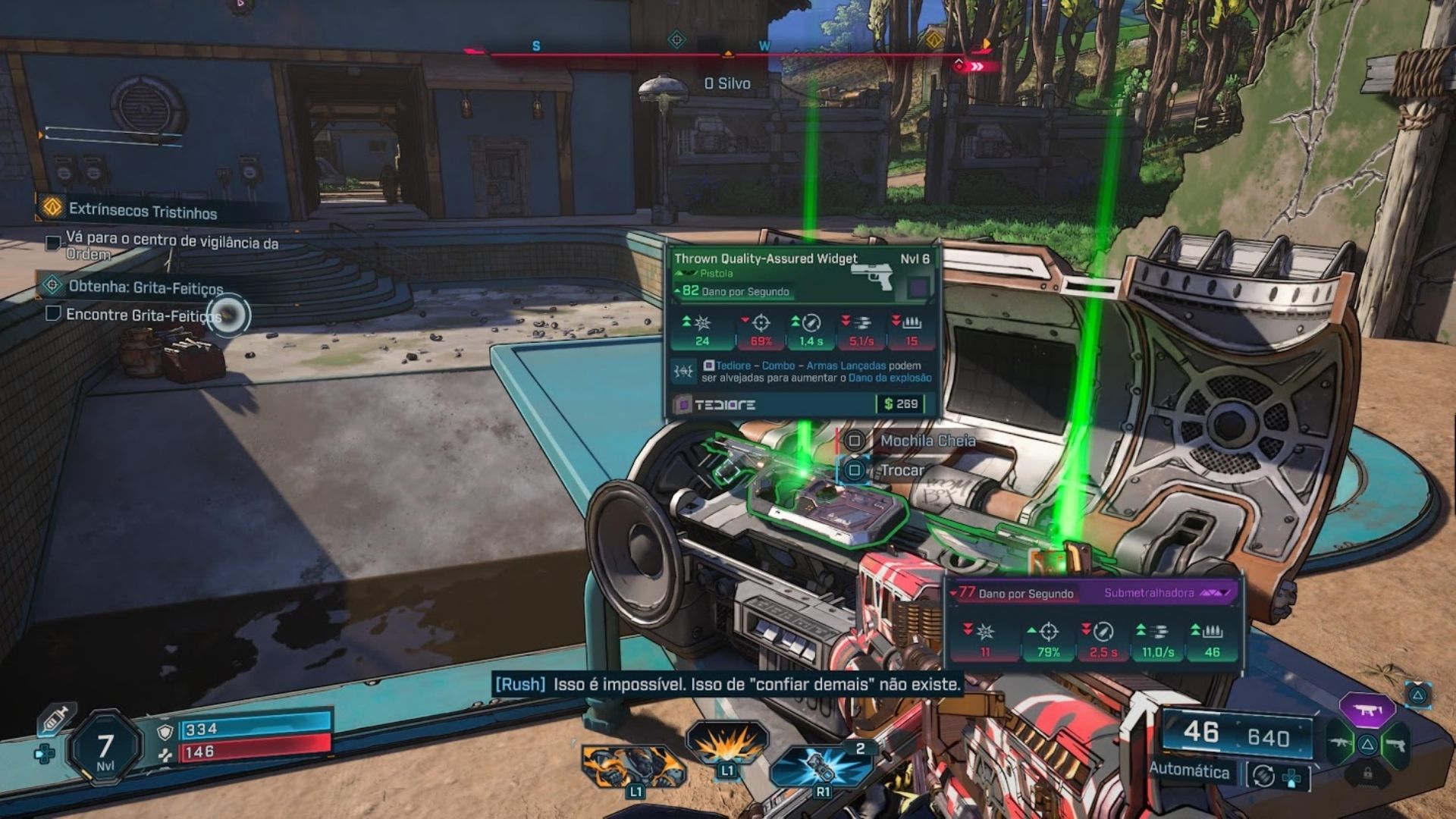Click the Obtenha: Grita-Feitiços objective header
The width and height of the screenshot is (1456, 819).
145,287
